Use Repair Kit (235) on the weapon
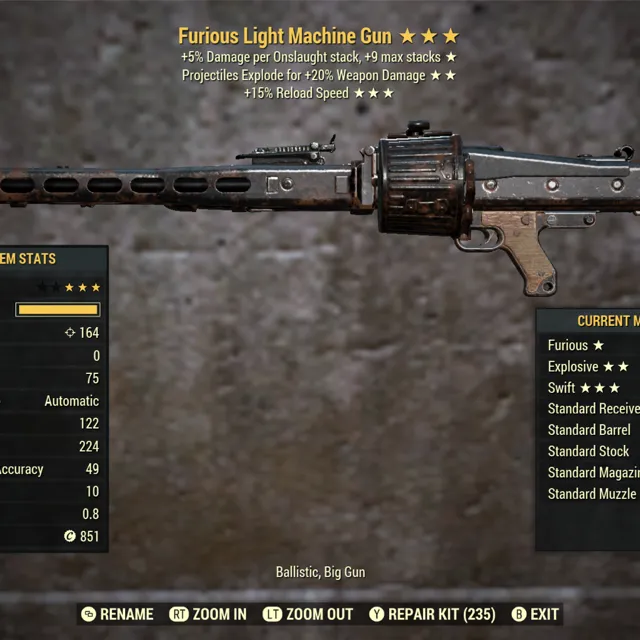640x640 pixels. tap(432, 614)
